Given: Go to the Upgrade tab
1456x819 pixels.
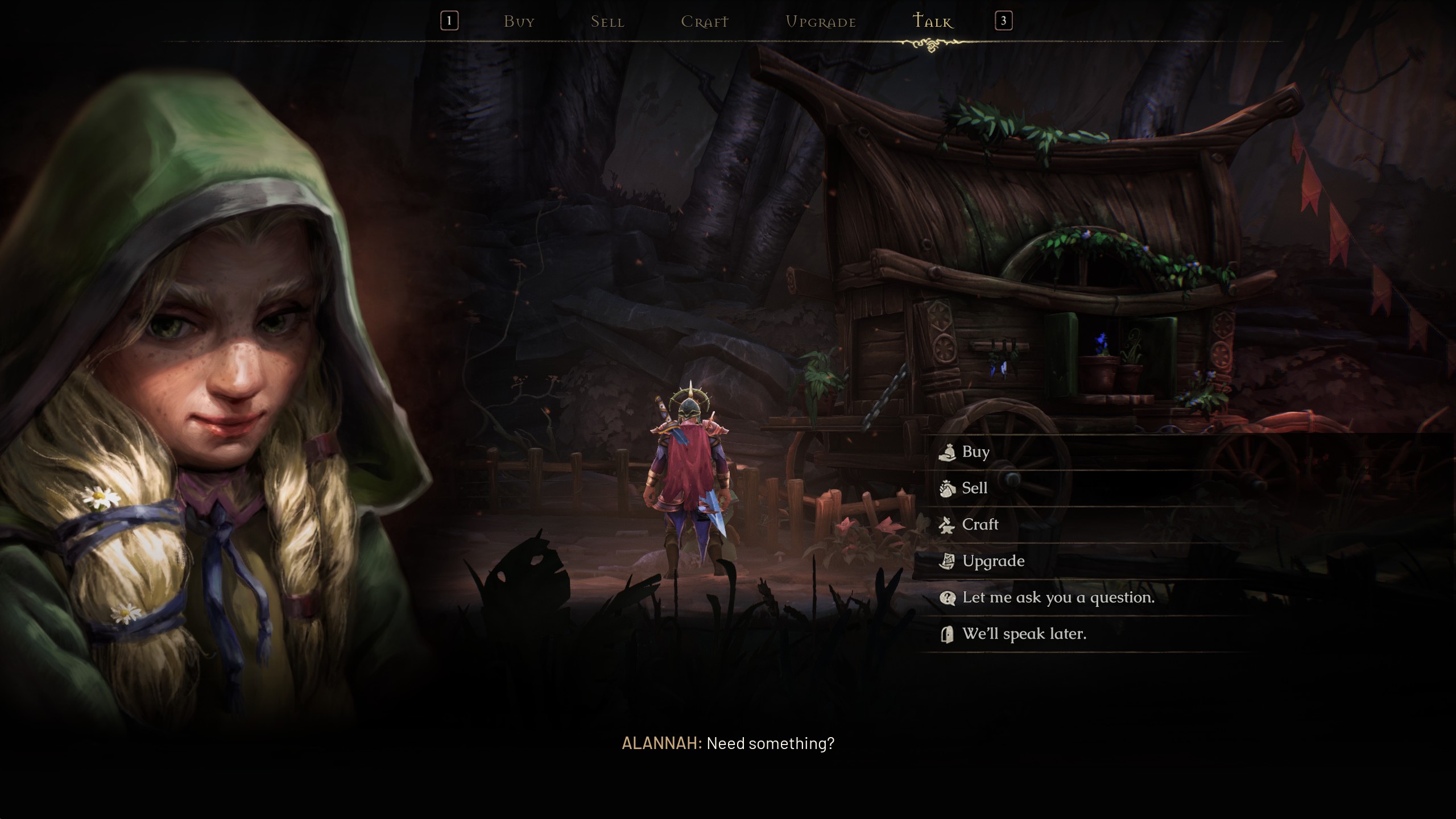Looking at the screenshot, I should click(x=820, y=22).
